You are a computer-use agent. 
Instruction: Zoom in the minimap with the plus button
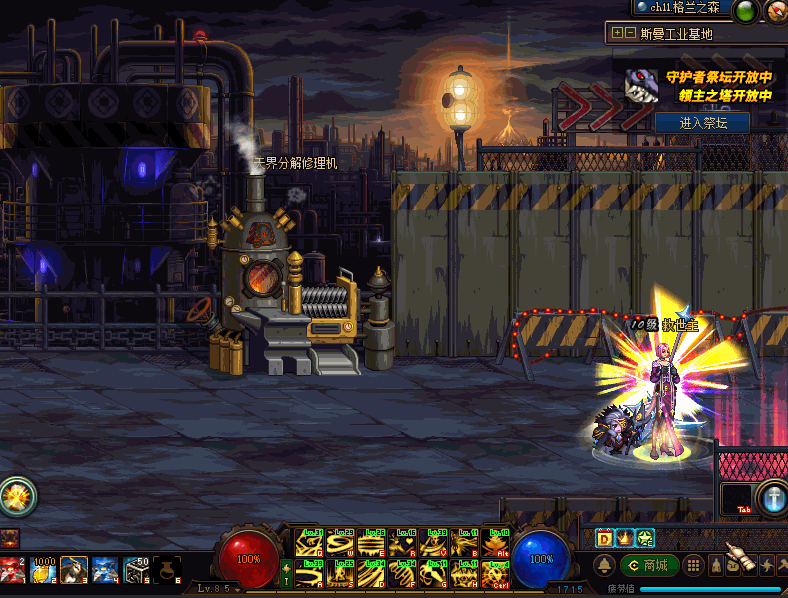[617, 33]
